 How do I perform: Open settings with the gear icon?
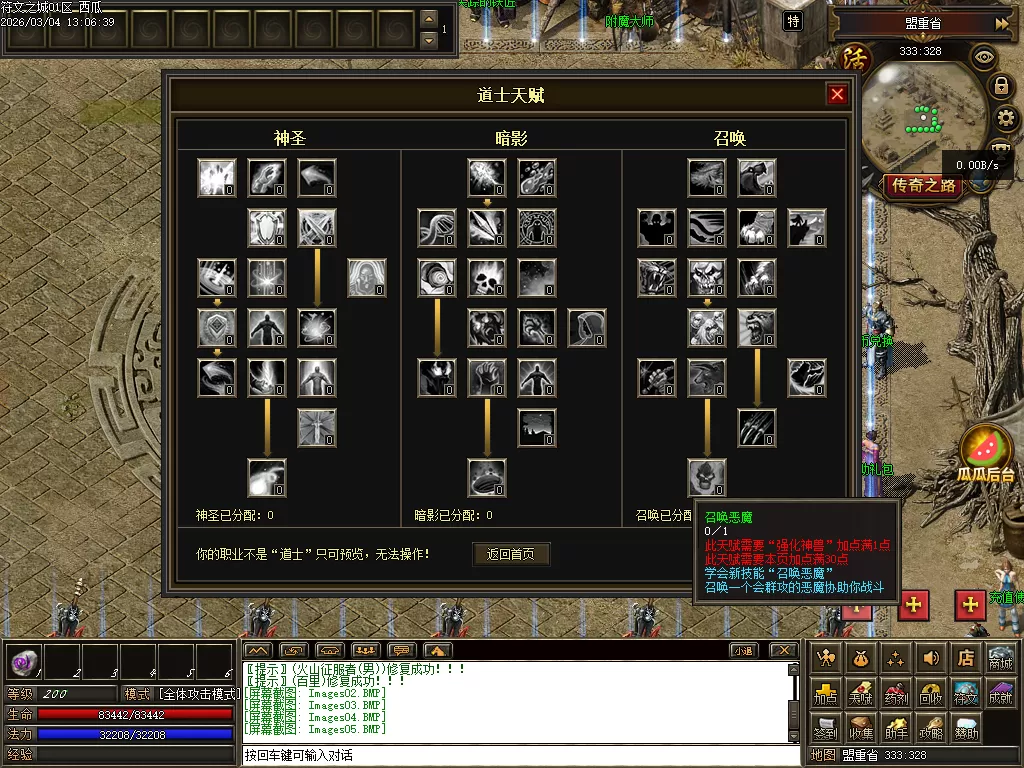(x=1004, y=119)
